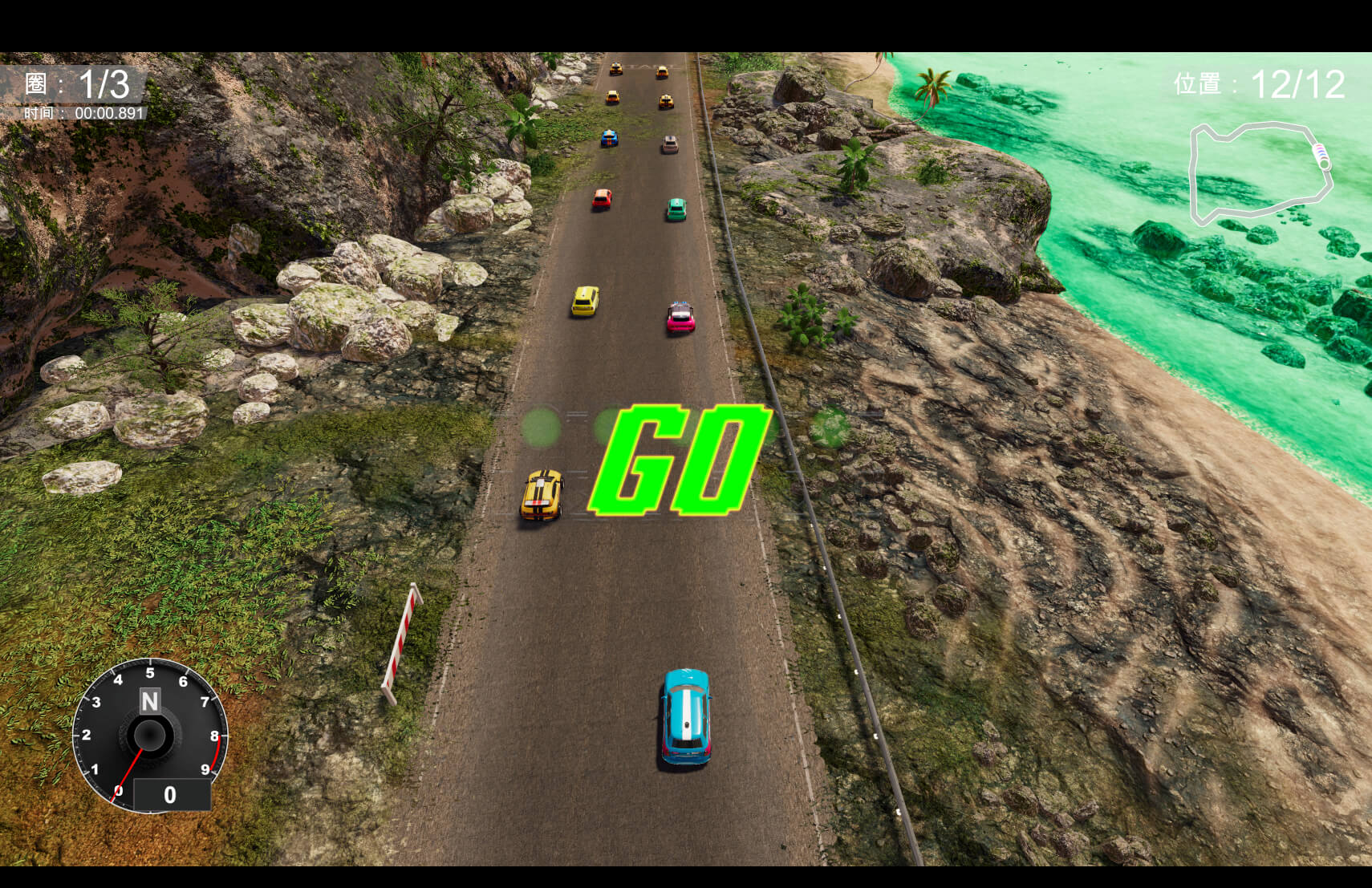Select the speedometer gauge
1372x888 pixels.
coord(150,734)
